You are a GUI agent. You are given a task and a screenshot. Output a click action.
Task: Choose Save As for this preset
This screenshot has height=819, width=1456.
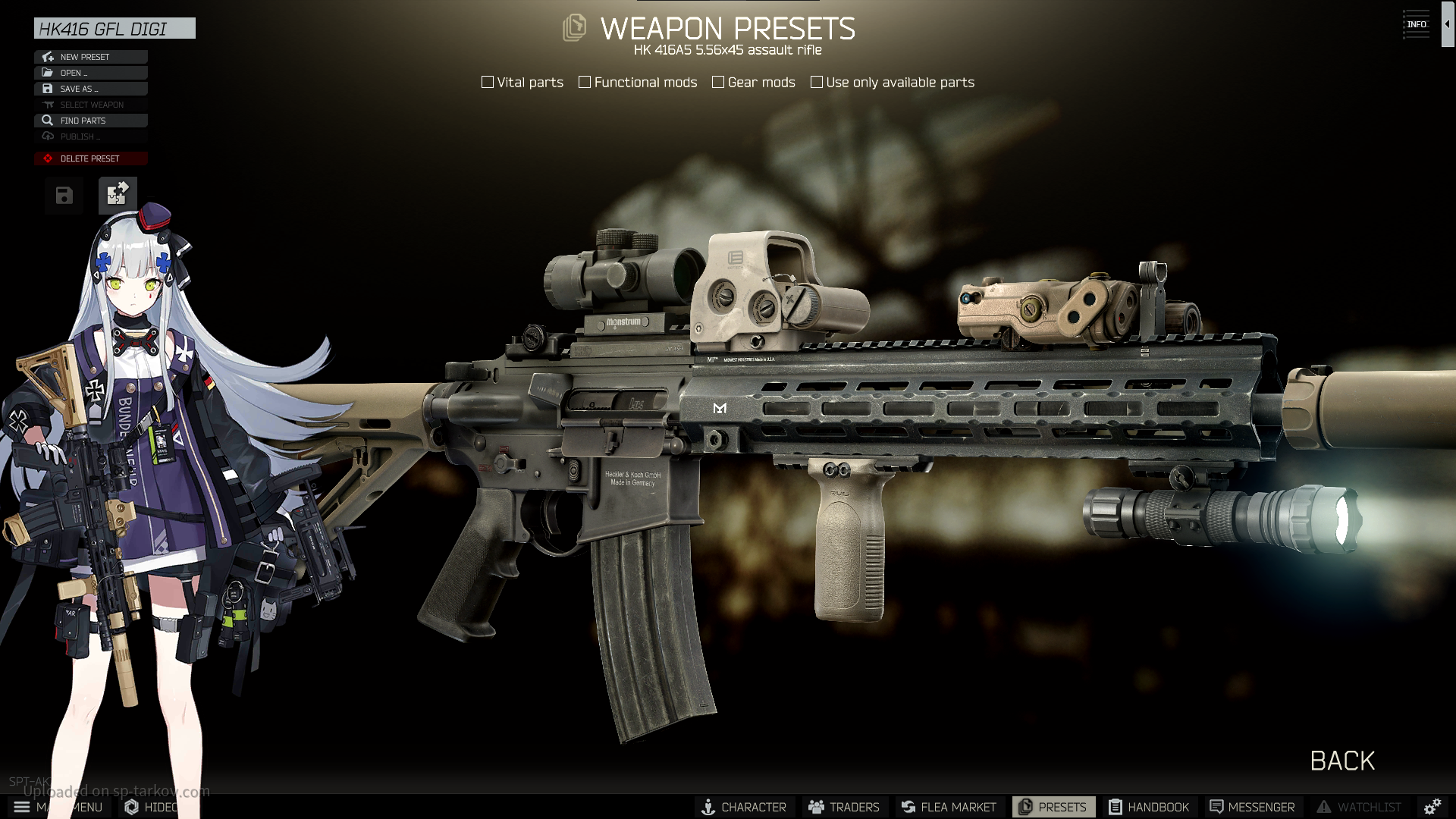90,89
